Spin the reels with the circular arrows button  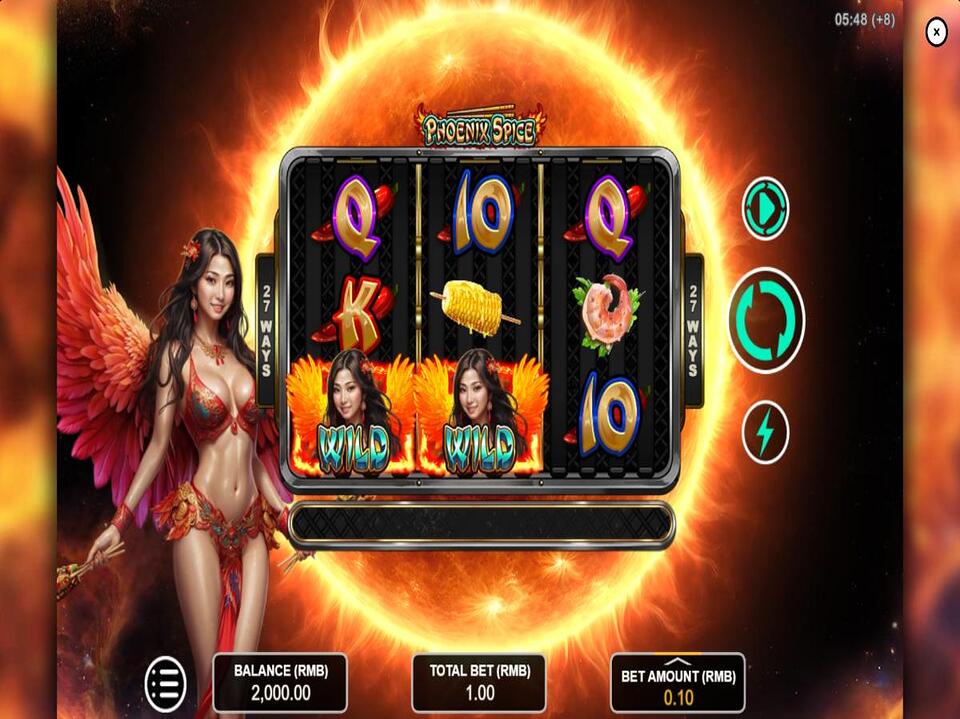click(766, 321)
